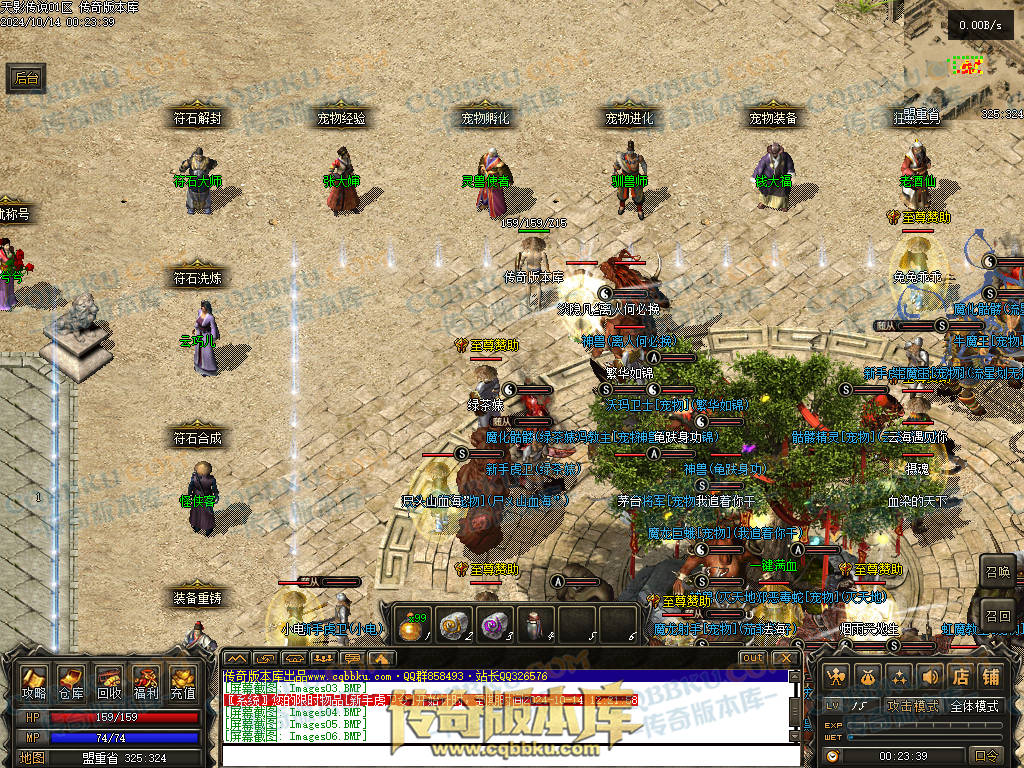Screen dimensions: 1024x768
Task: Click the chat window 'out' button
Action: (754, 658)
